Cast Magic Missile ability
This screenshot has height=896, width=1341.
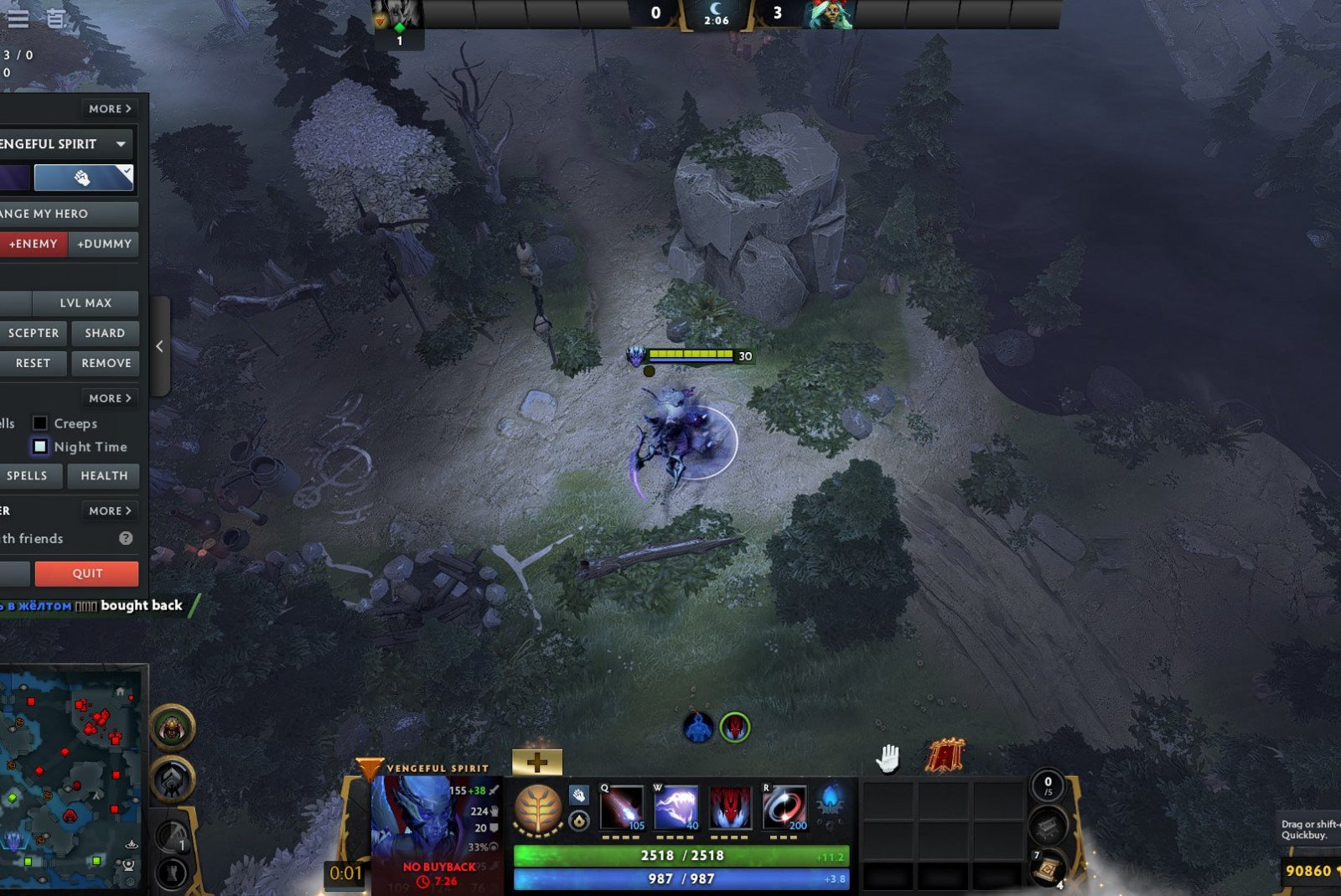click(622, 807)
